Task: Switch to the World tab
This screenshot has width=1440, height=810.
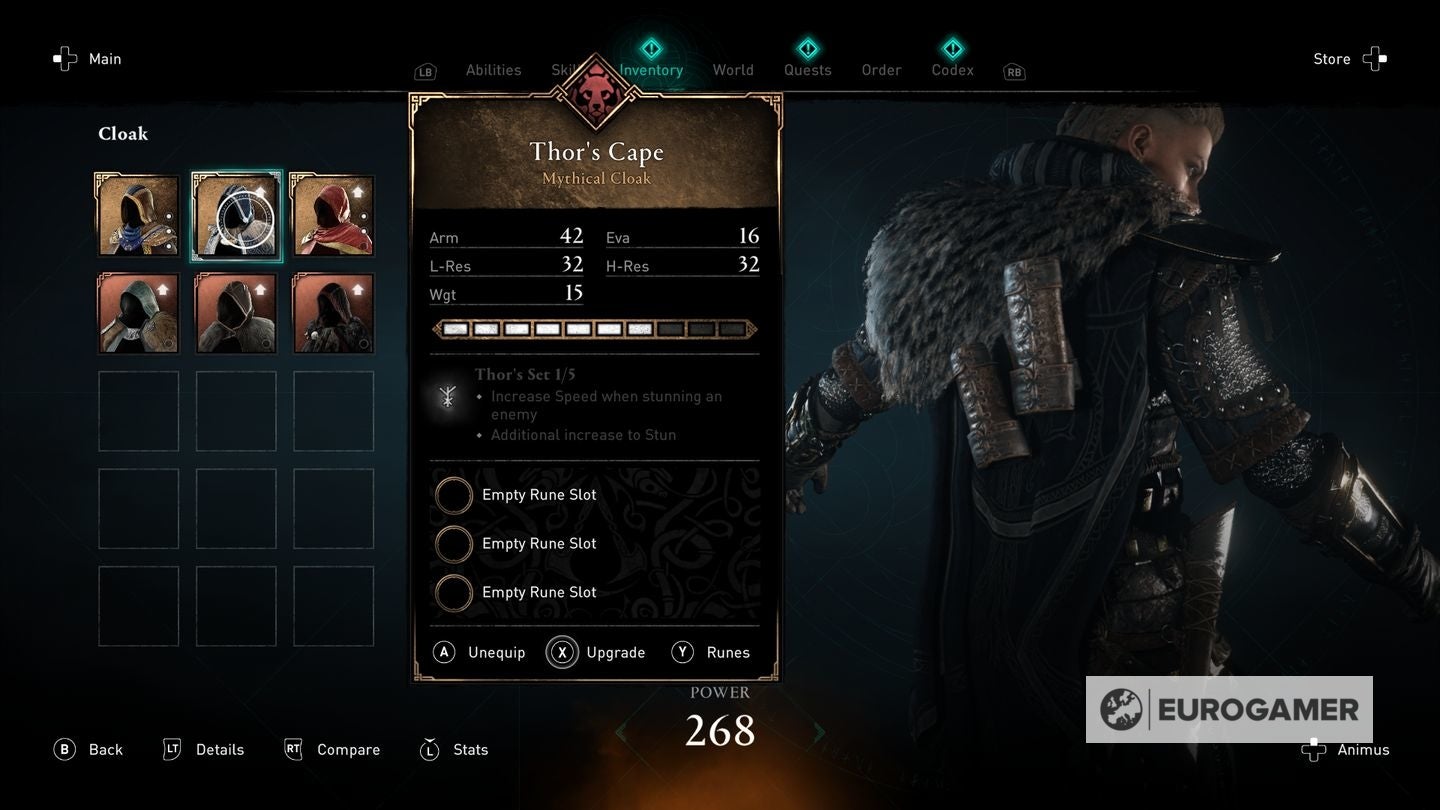Action: [x=733, y=70]
